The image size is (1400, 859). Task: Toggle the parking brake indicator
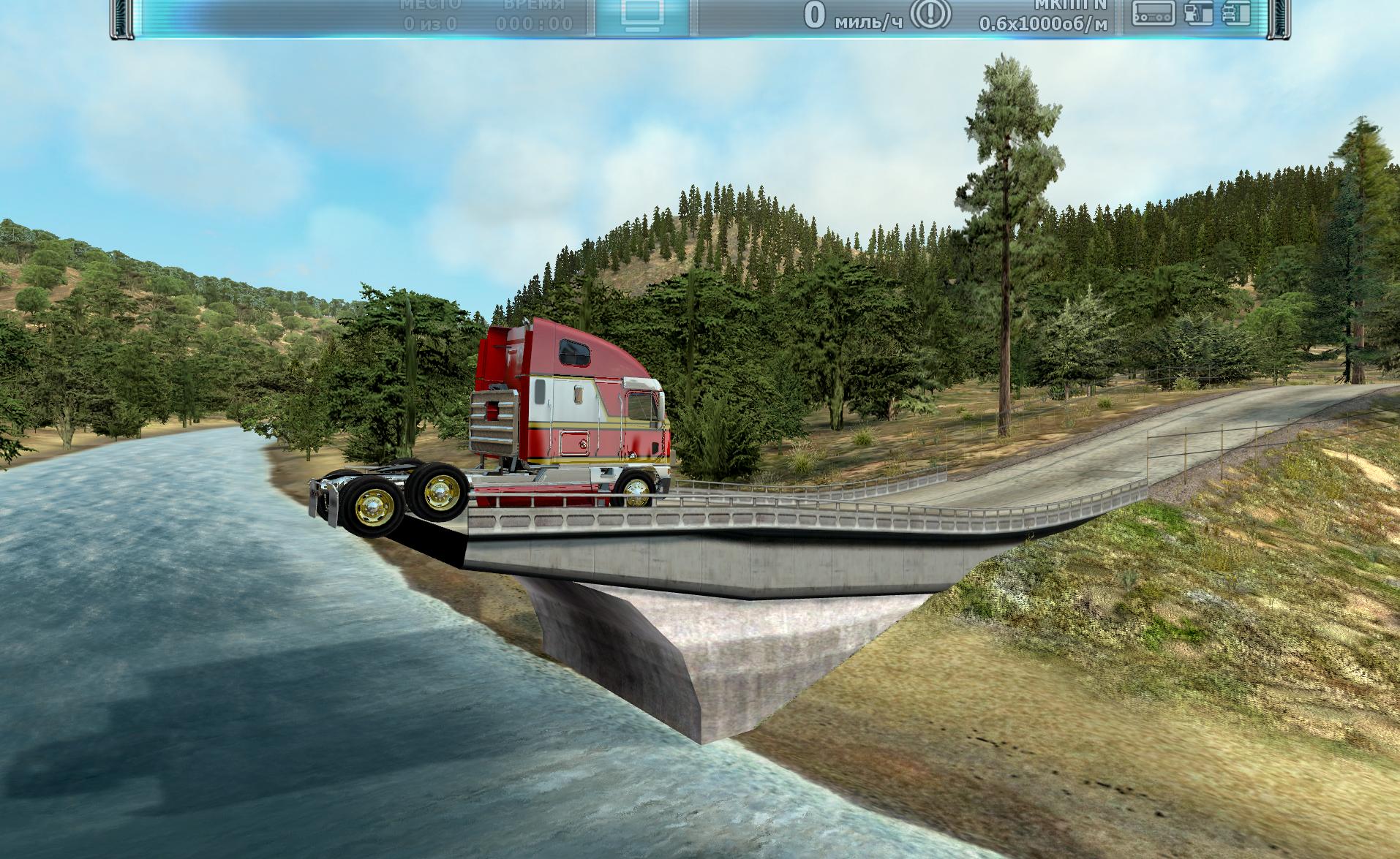[x=930, y=15]
